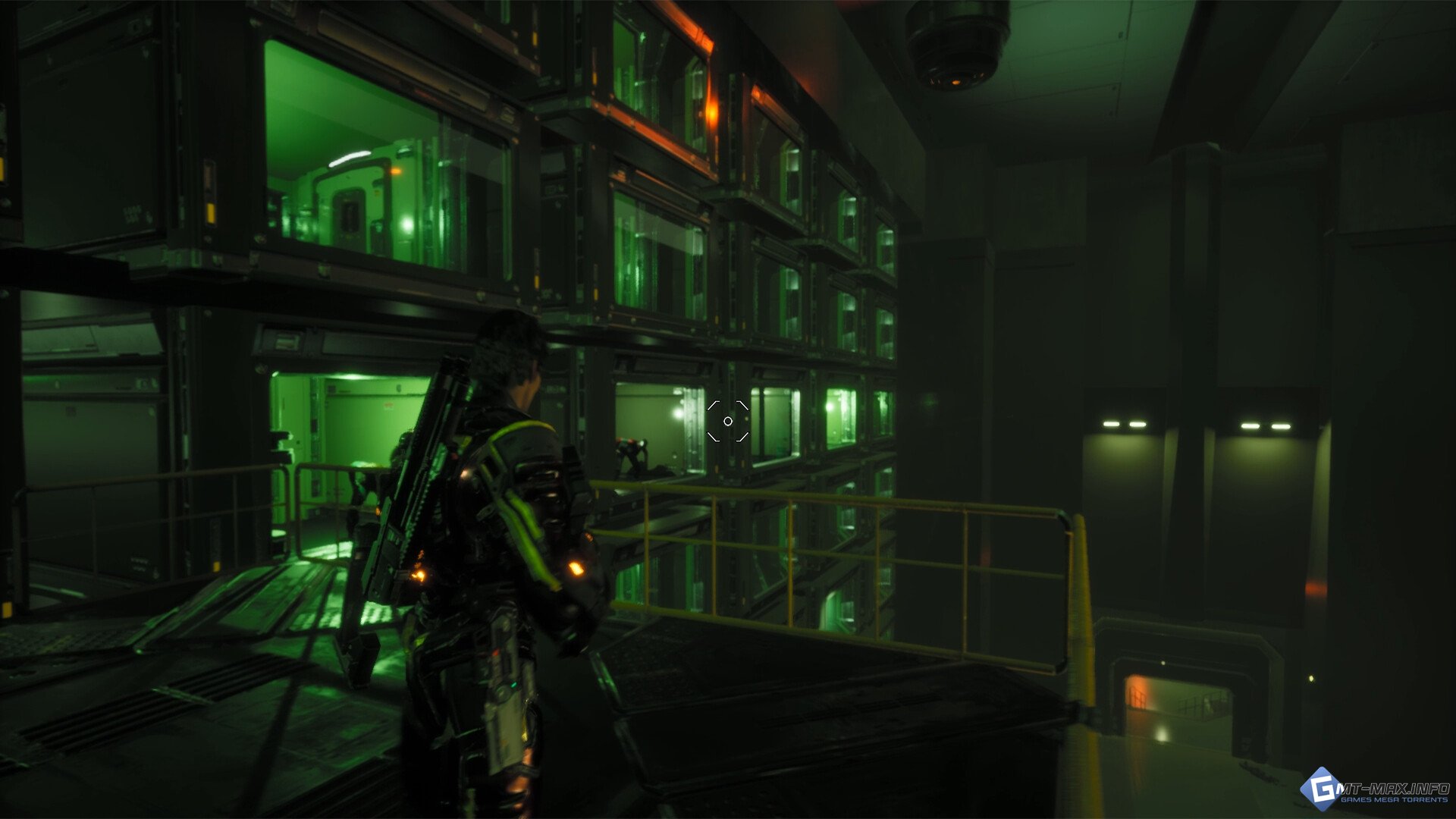Click the GMT-MAX.INFO watermark logo

tap(1374, 791)
